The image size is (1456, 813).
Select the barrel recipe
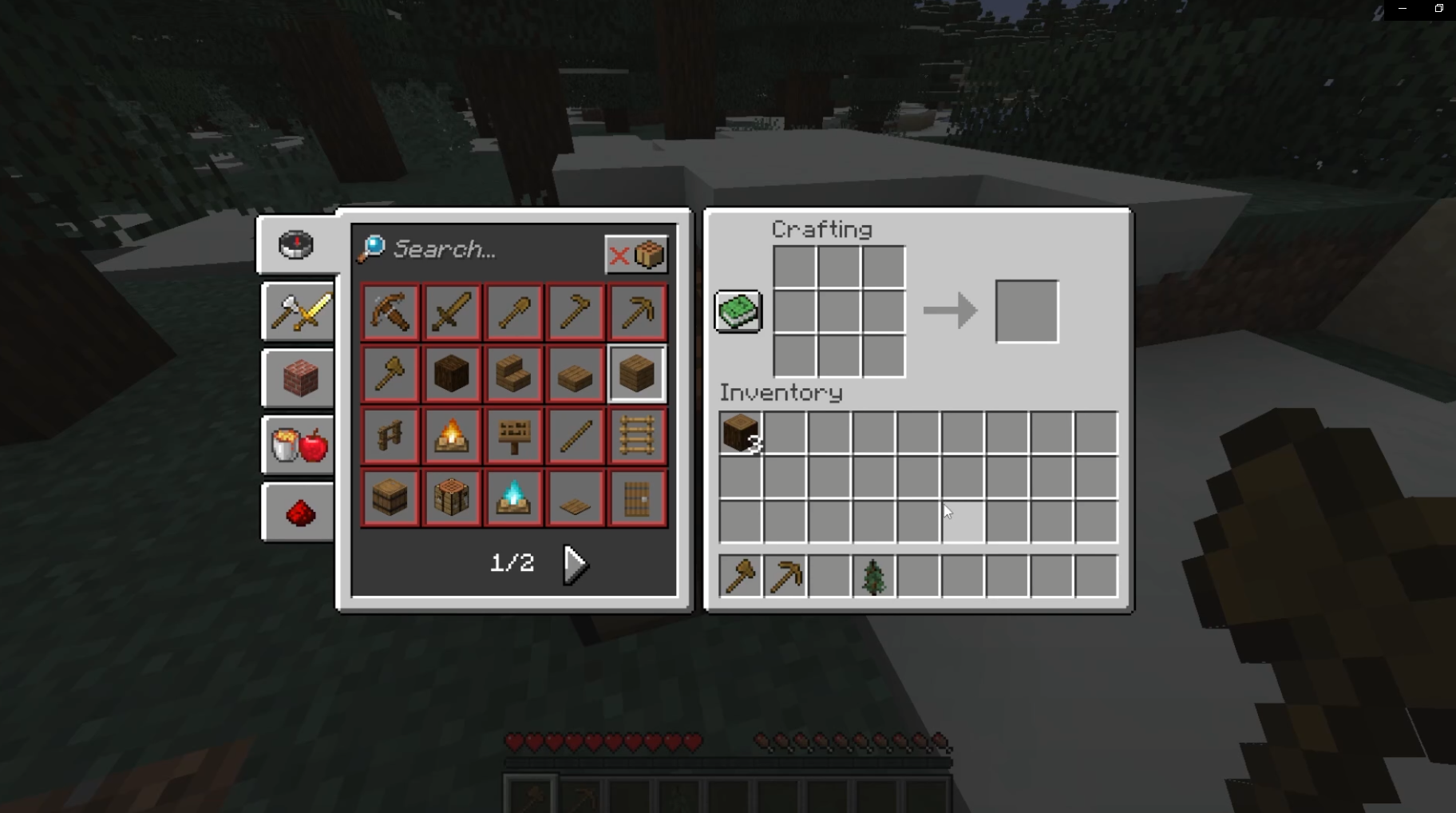pos(389,497)
